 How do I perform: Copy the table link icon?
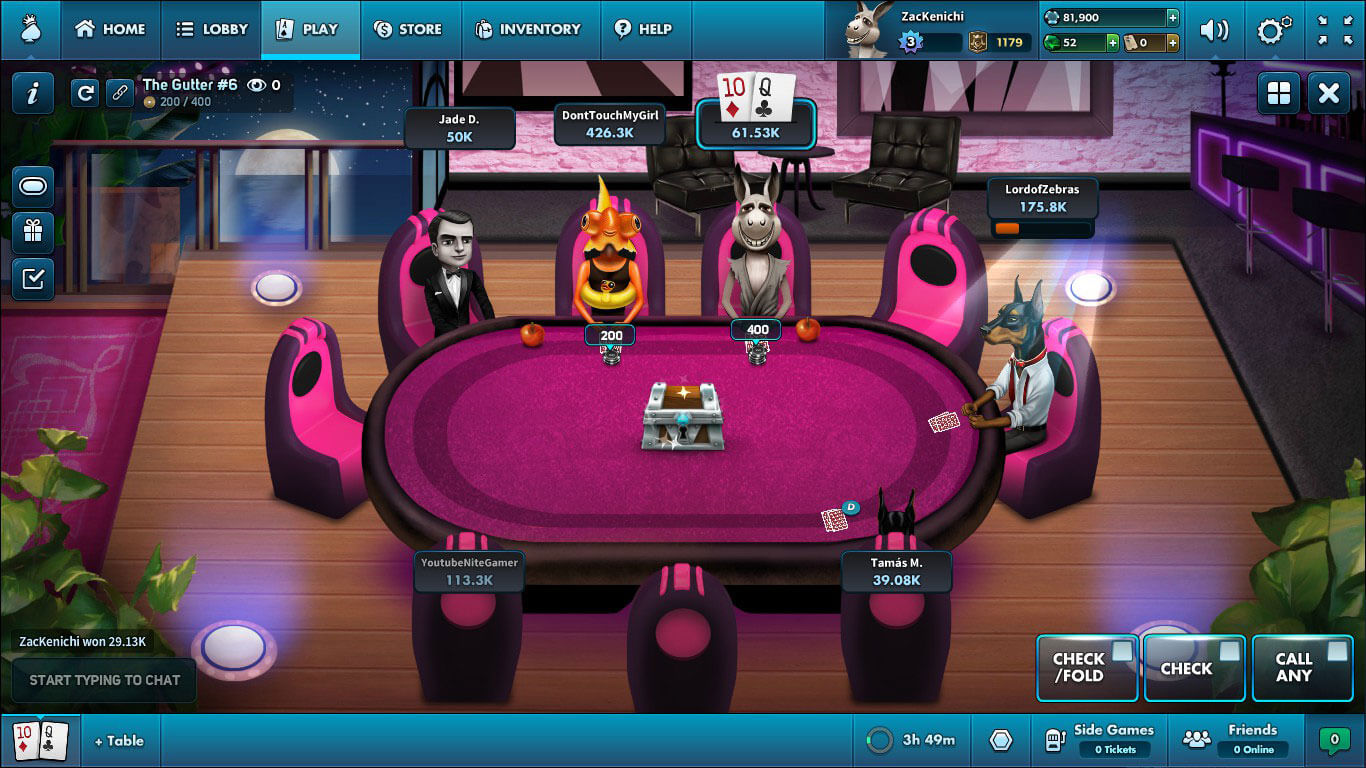[x=120, y=93]
